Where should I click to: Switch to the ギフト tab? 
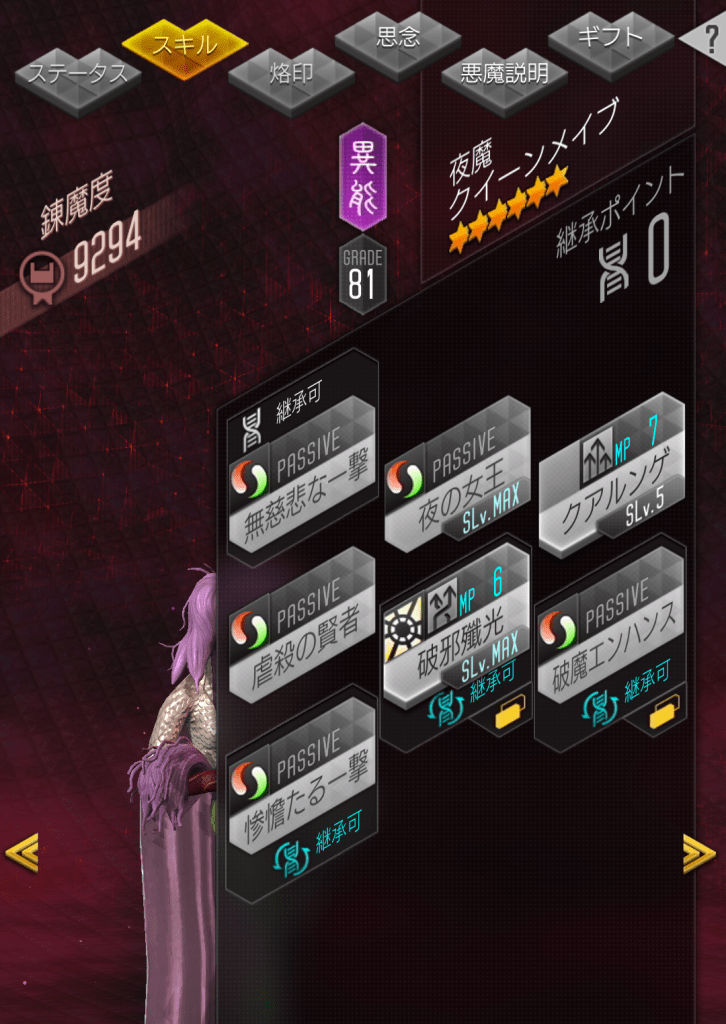(610, 39)
